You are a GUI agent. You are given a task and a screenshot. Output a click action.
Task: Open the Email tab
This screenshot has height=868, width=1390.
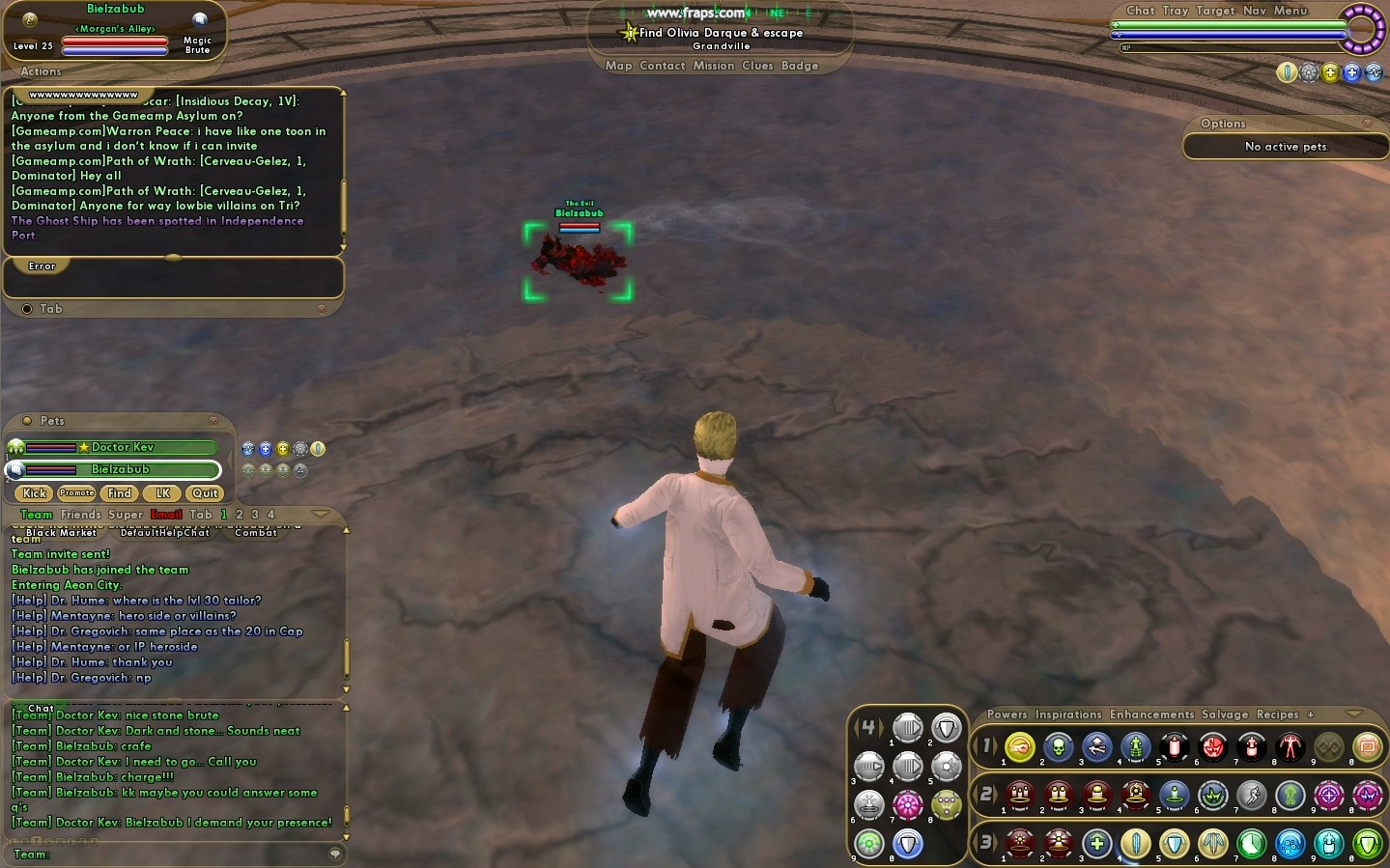(x=166, y=515)
